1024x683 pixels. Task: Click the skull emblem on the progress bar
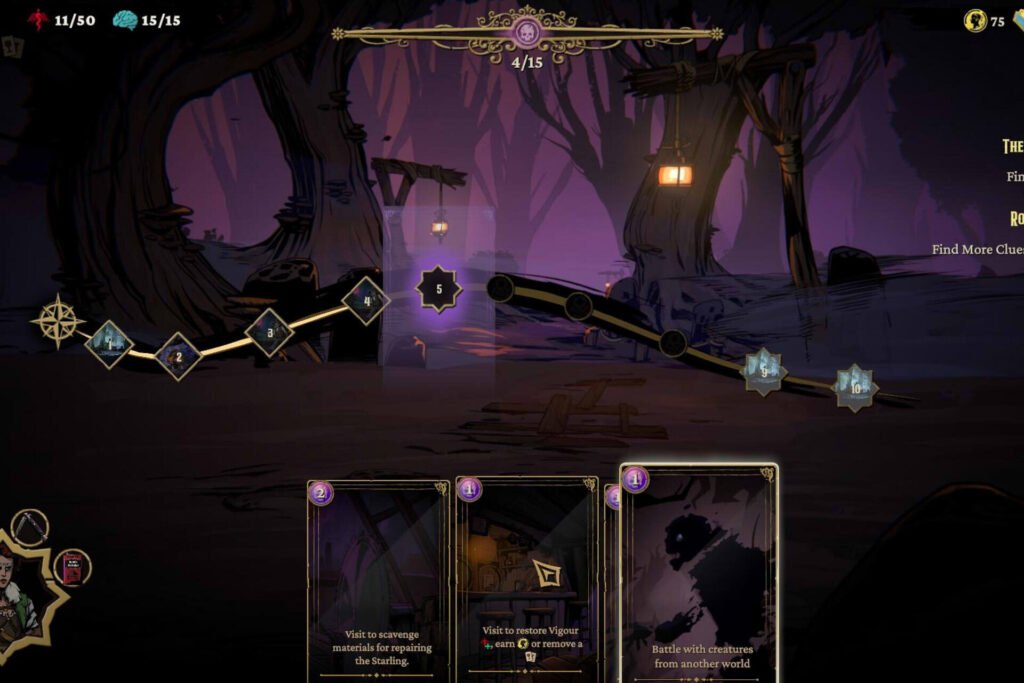tap(527, 33)
